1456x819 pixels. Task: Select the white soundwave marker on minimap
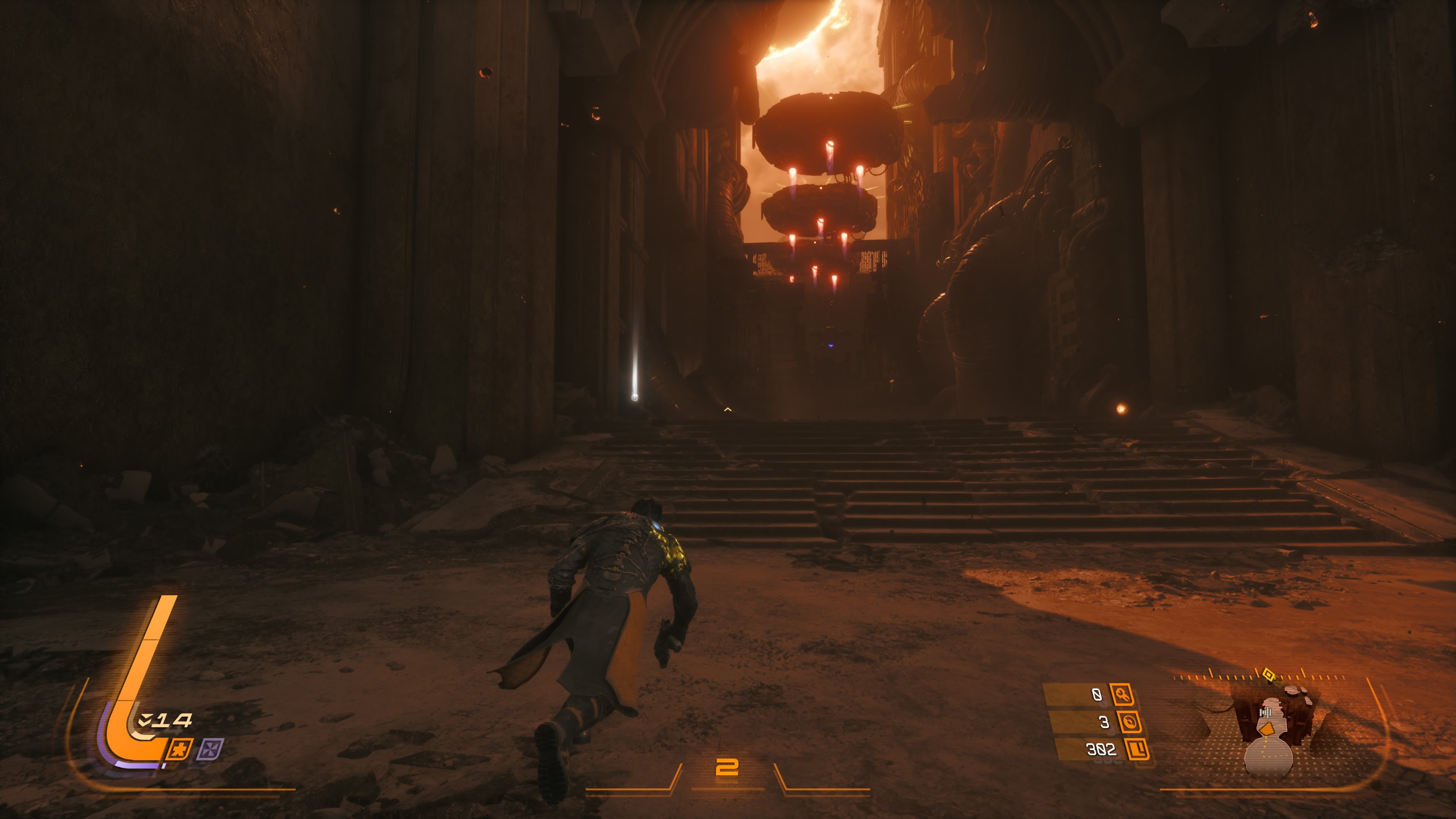click(x=1266, y=713)
